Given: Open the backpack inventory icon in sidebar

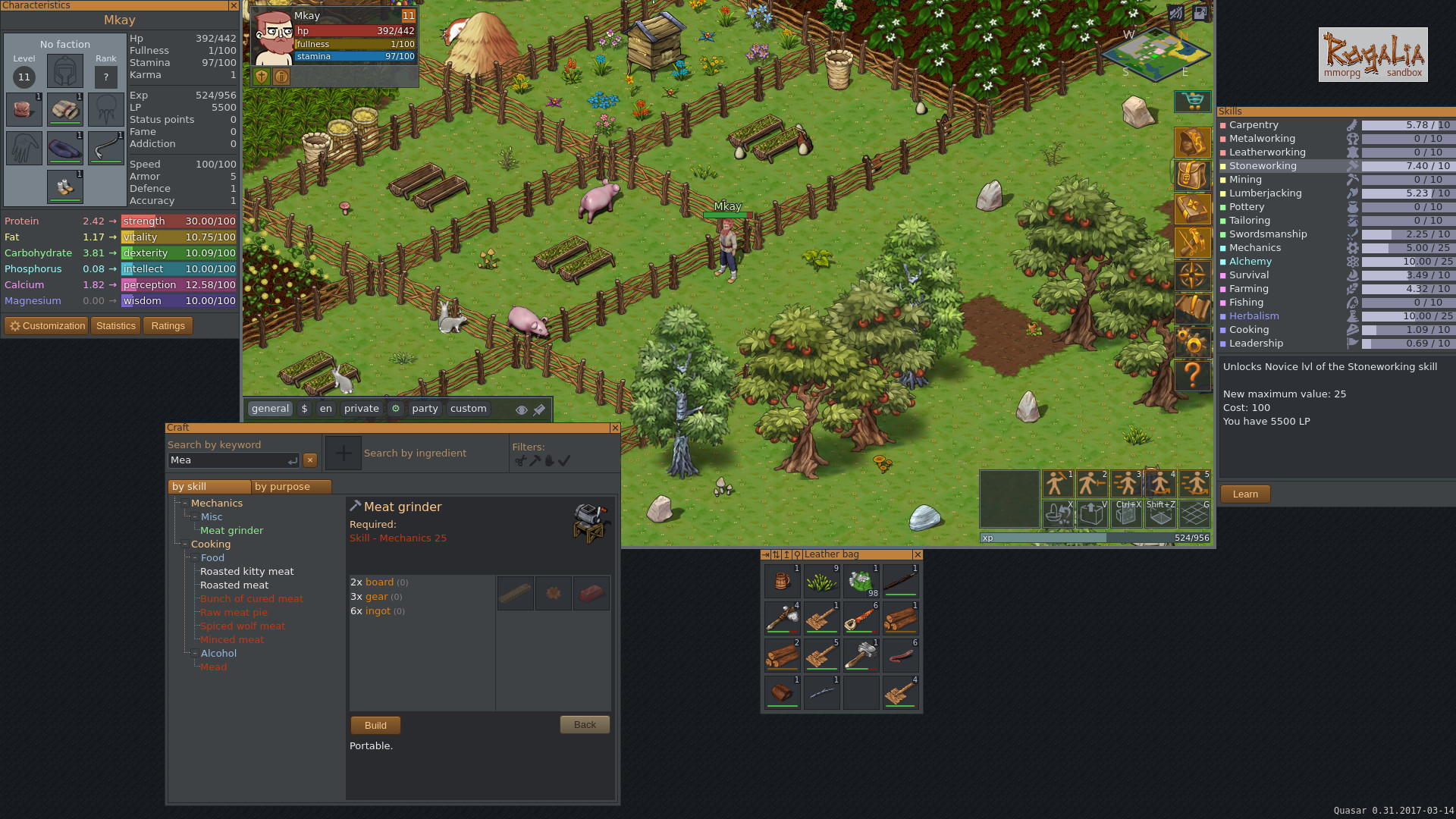Looking at the screenshot, I should click(x=1192, y=175).
